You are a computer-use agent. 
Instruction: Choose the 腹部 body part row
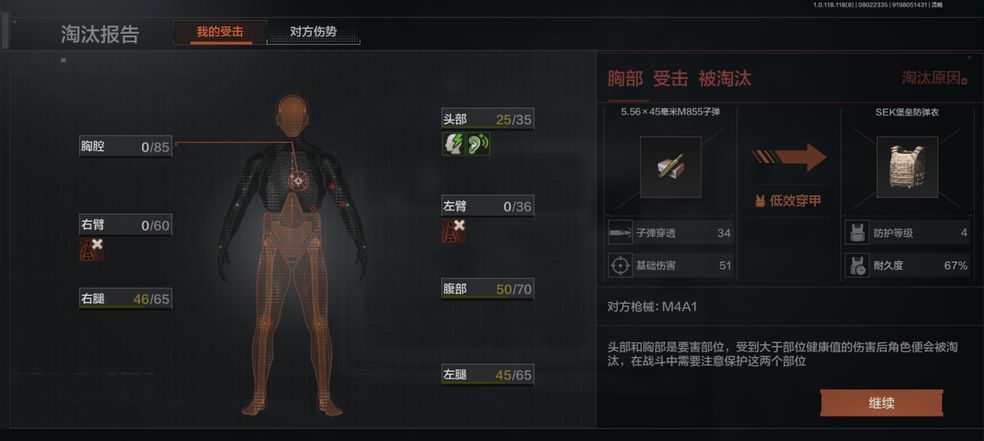pyautogui.click(x=488, y=290)
